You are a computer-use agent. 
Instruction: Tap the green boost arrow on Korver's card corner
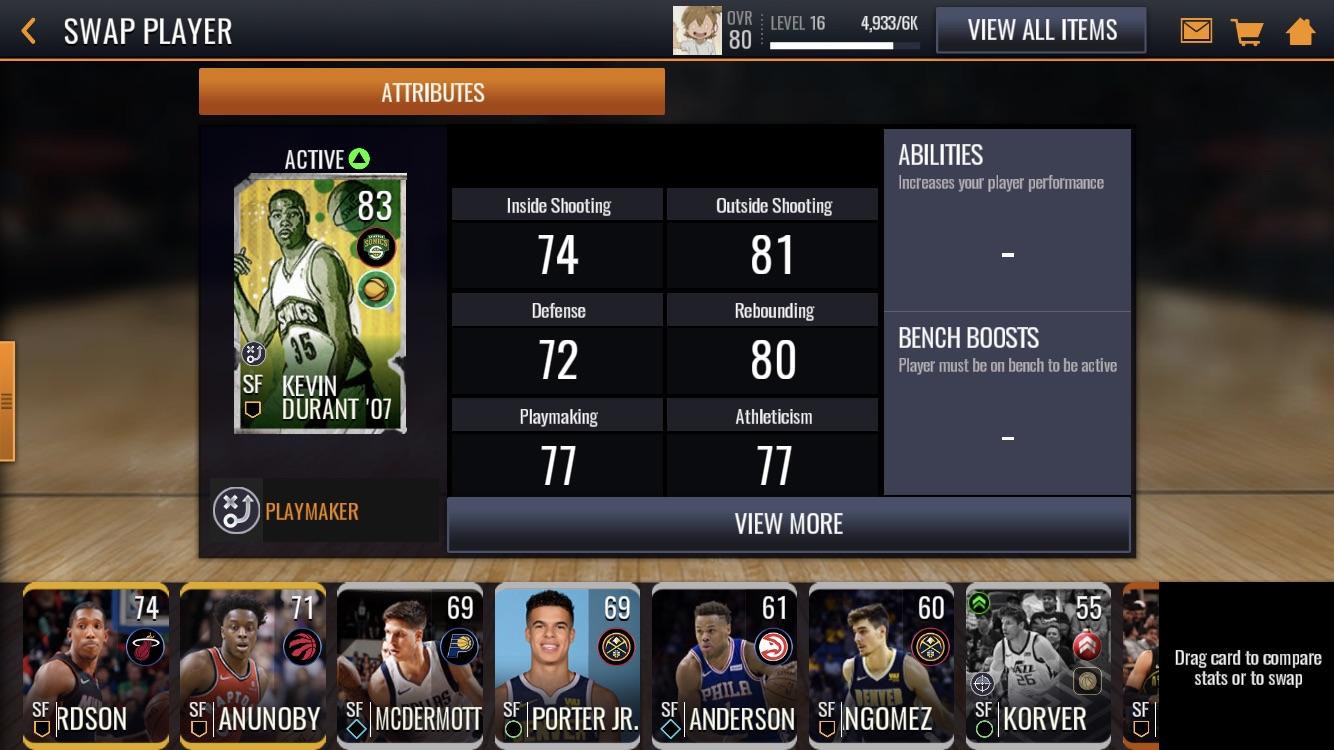coord(981,603)
